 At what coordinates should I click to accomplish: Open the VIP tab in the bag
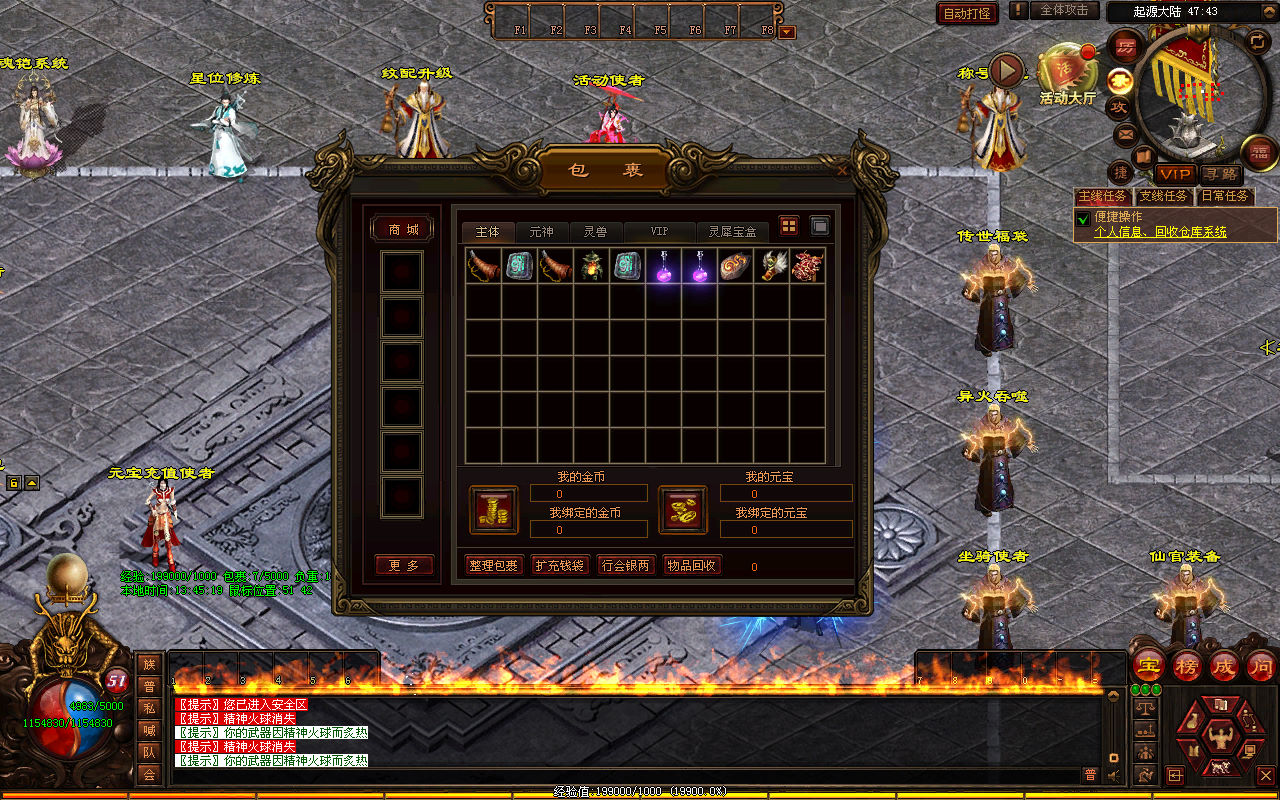(659, 231)
